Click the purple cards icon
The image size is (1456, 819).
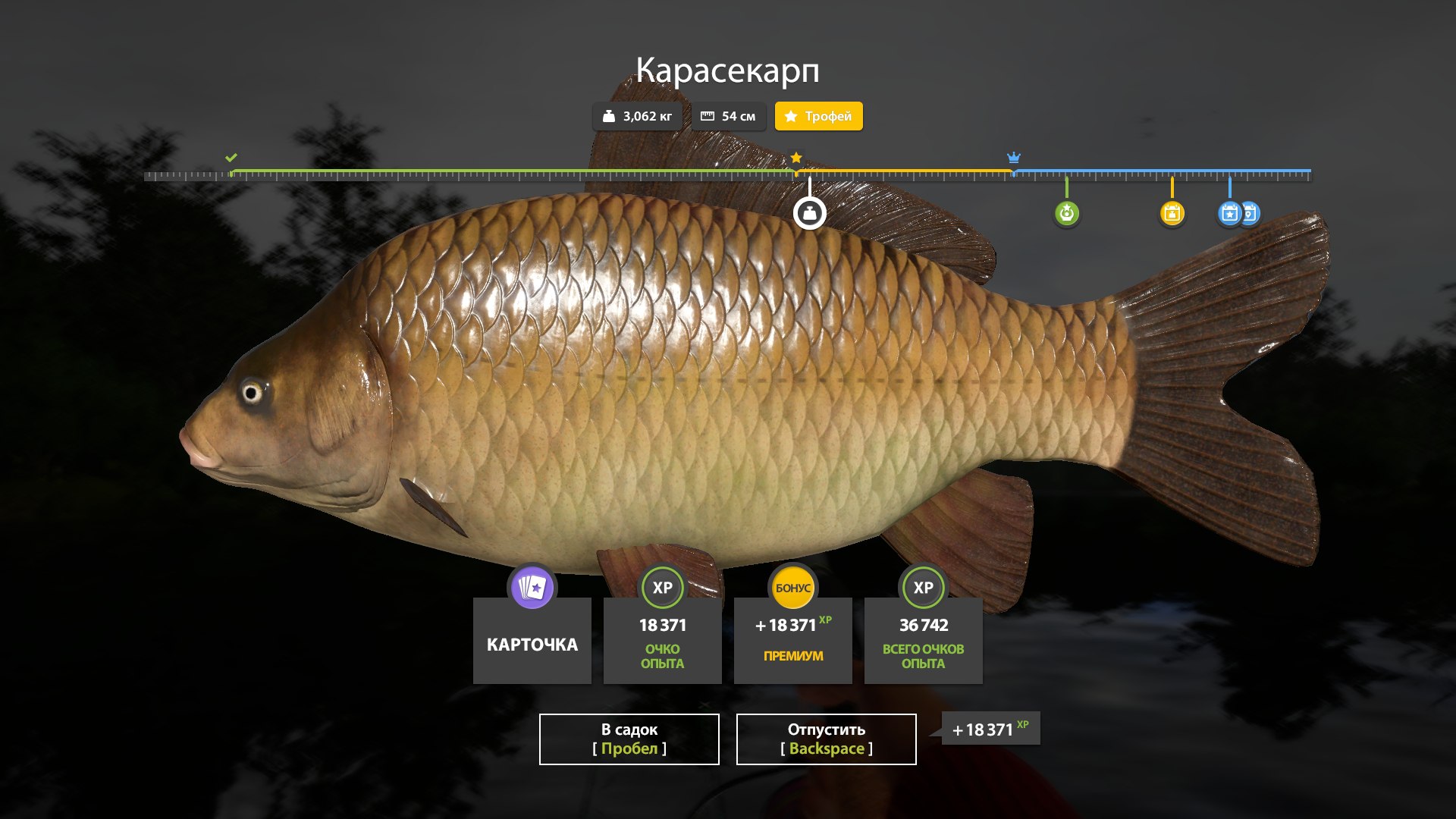click(x=532, y=587)
